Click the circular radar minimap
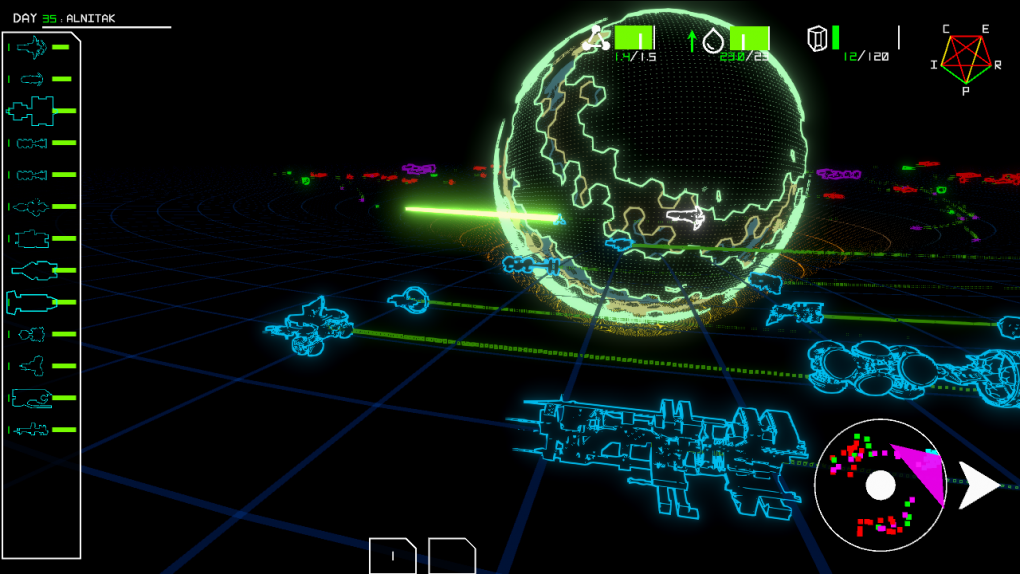 [880, 485]
